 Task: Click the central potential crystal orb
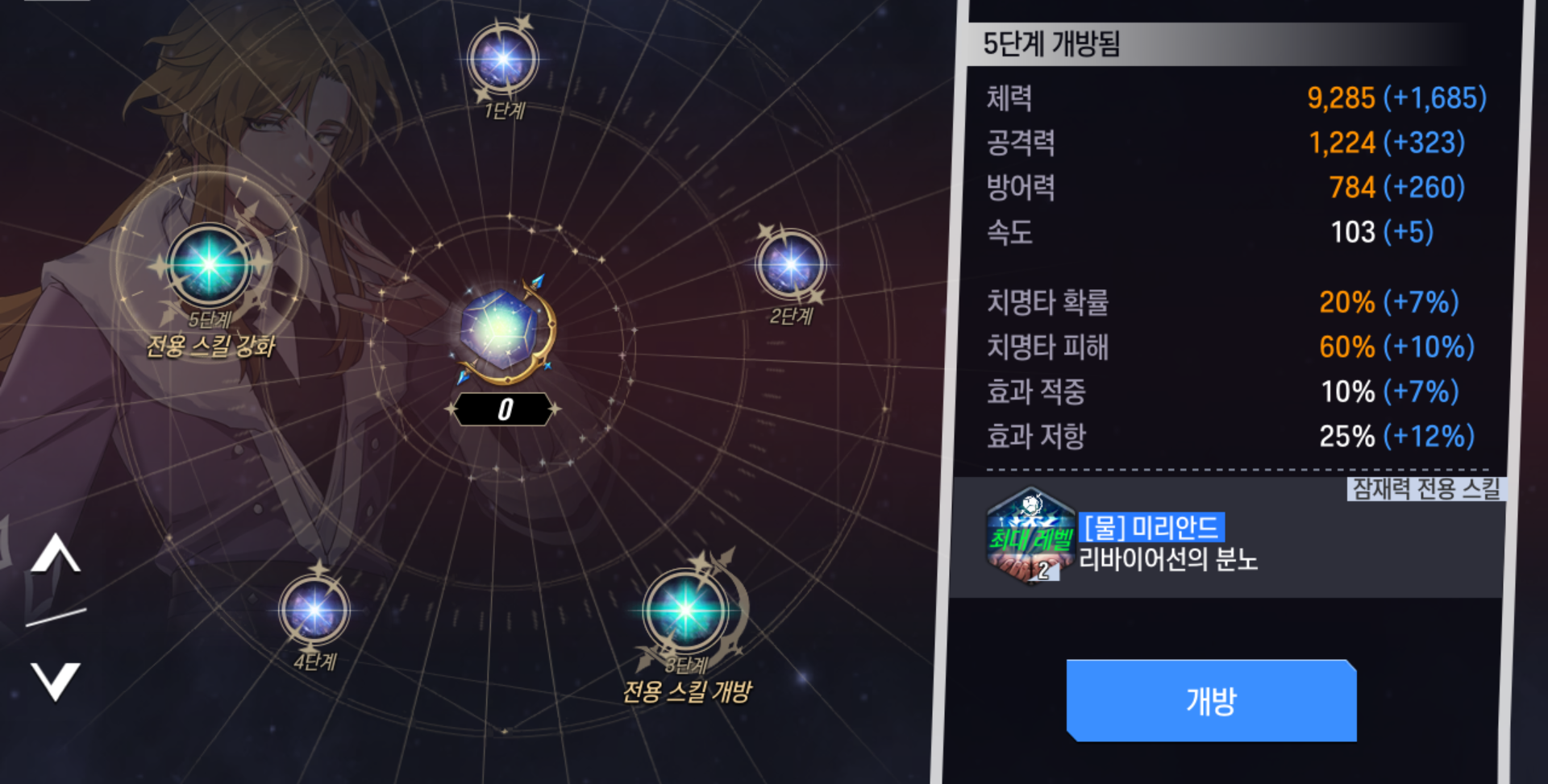(x=503, y=330)
